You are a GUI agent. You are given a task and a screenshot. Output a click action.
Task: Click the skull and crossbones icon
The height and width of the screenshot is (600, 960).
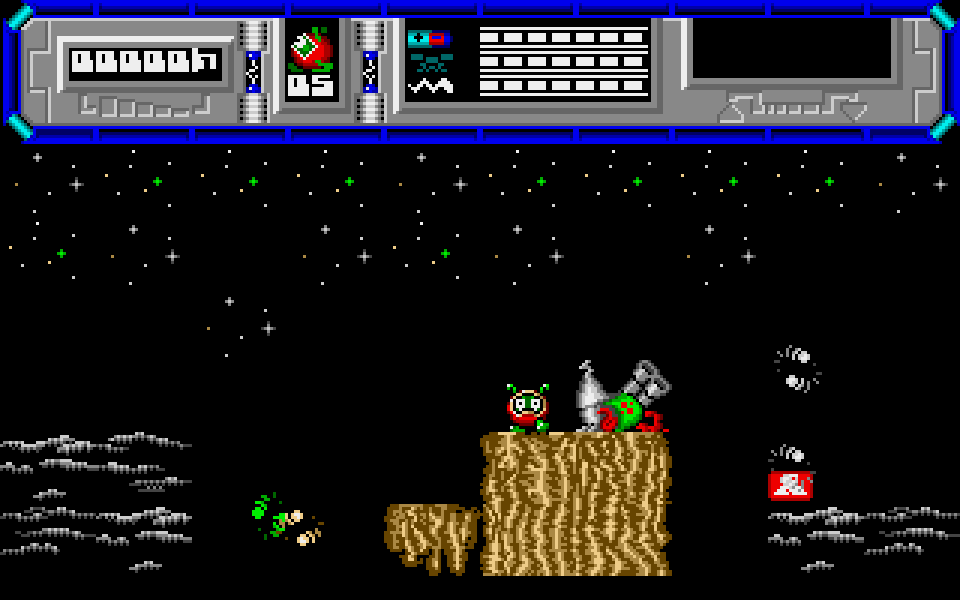click(x=430, y=62)
